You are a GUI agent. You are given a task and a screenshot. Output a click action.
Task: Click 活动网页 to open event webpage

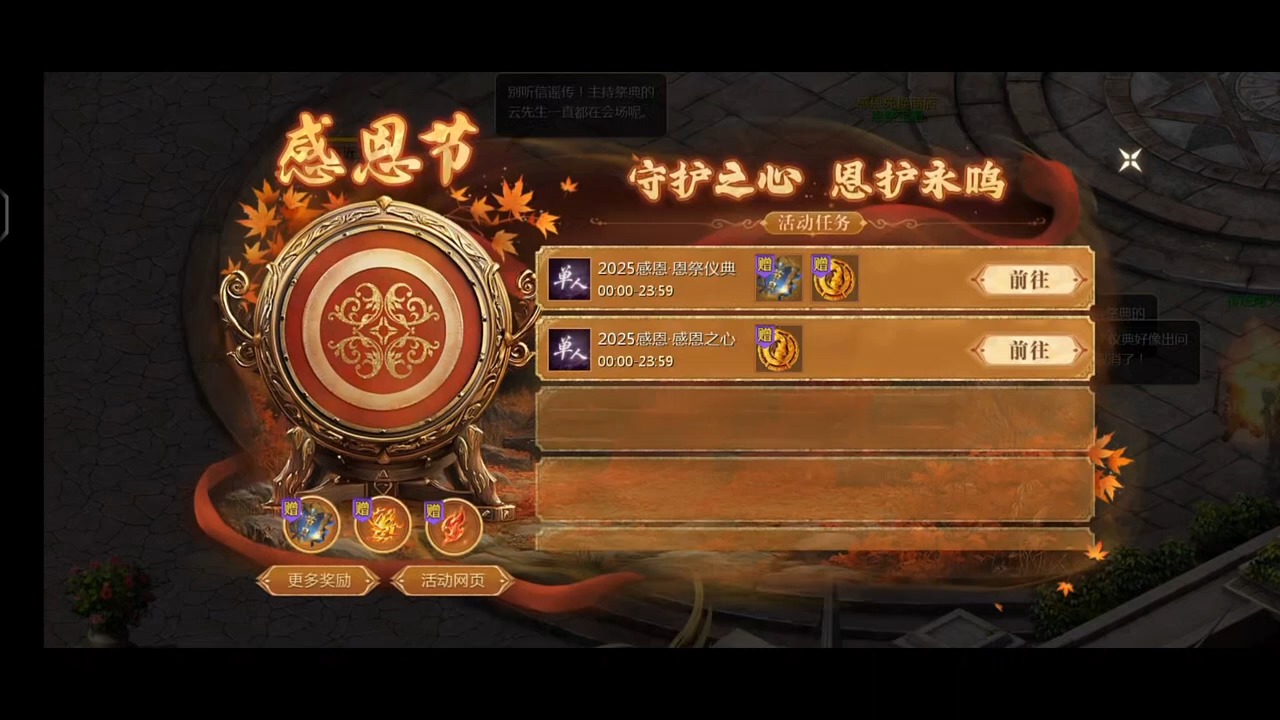[452, 580]
